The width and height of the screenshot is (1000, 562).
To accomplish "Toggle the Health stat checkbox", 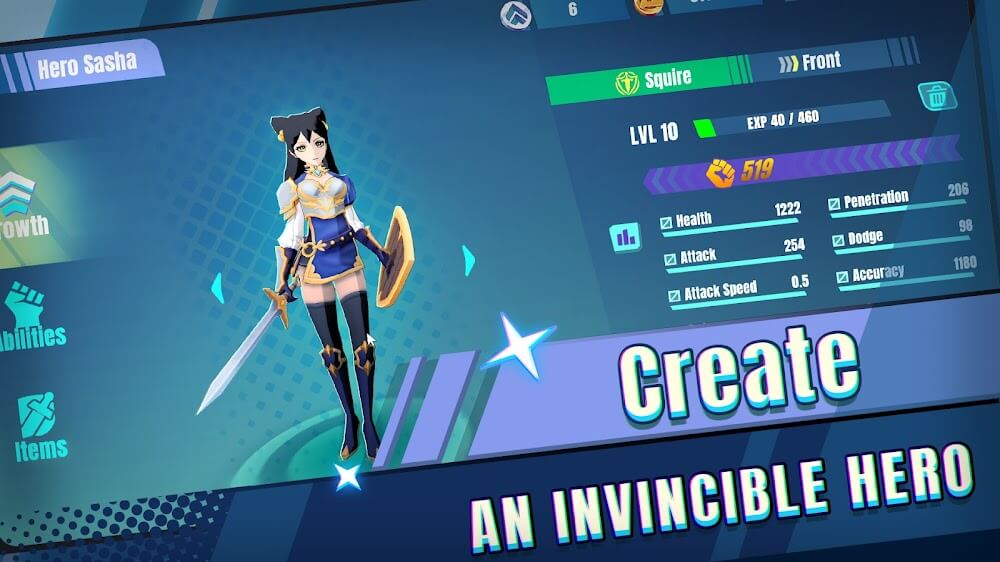I will click(x=667, y=224).
